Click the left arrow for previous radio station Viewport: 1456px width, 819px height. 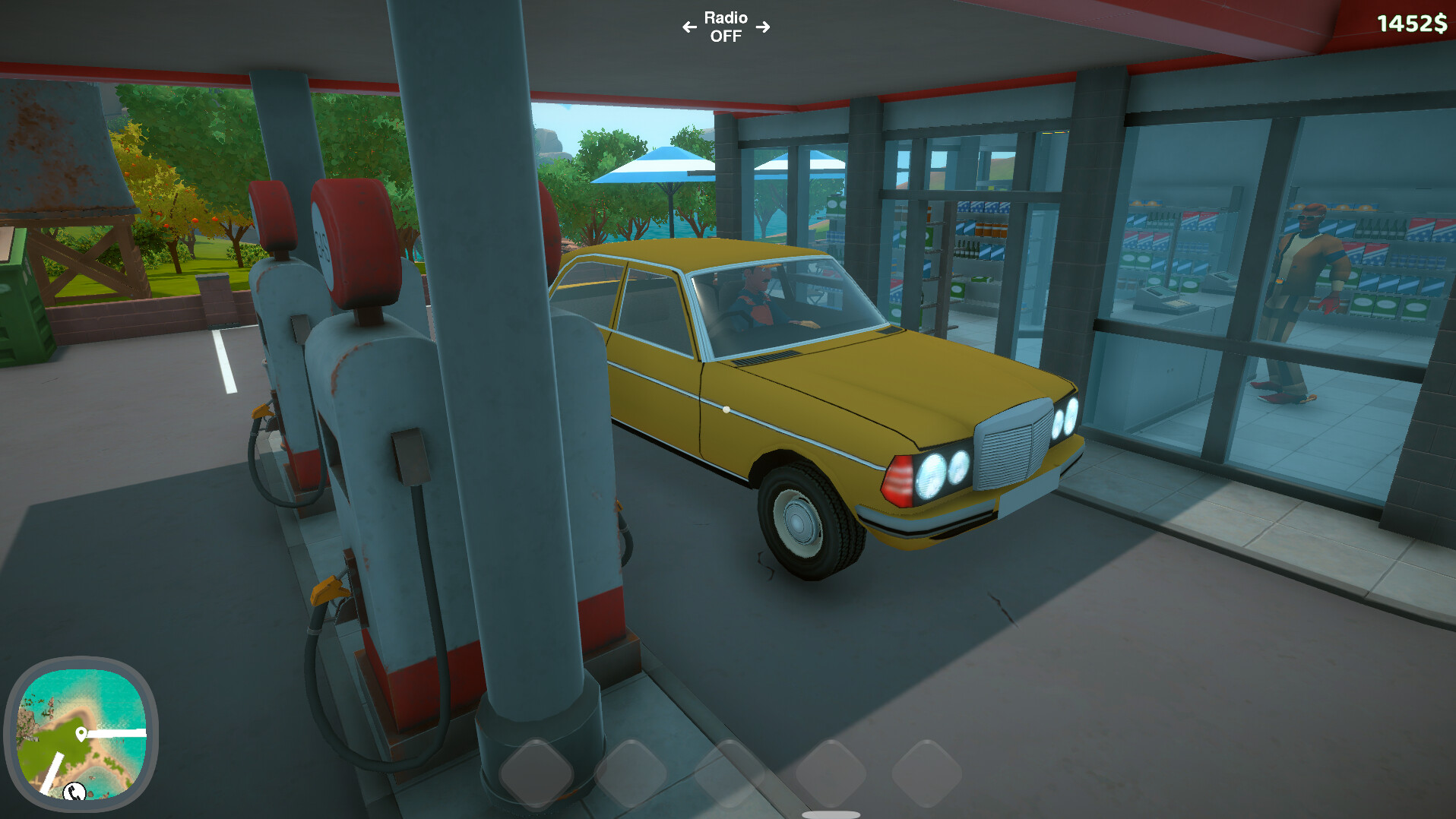click(x=689, y=27)
